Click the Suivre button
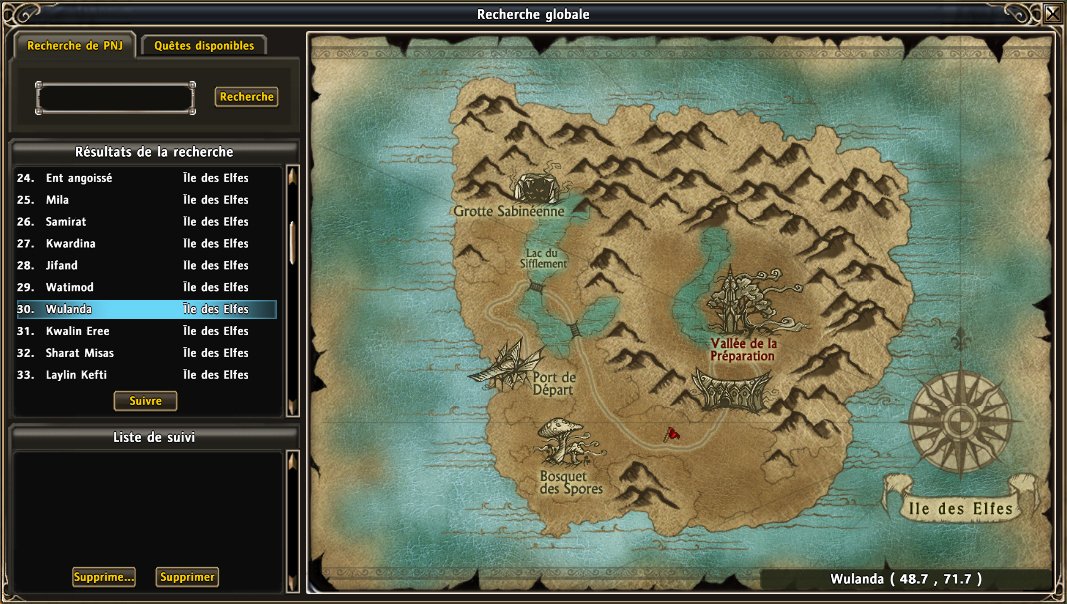The height and width of the screenshot is (604, 1067). point(146,401)
